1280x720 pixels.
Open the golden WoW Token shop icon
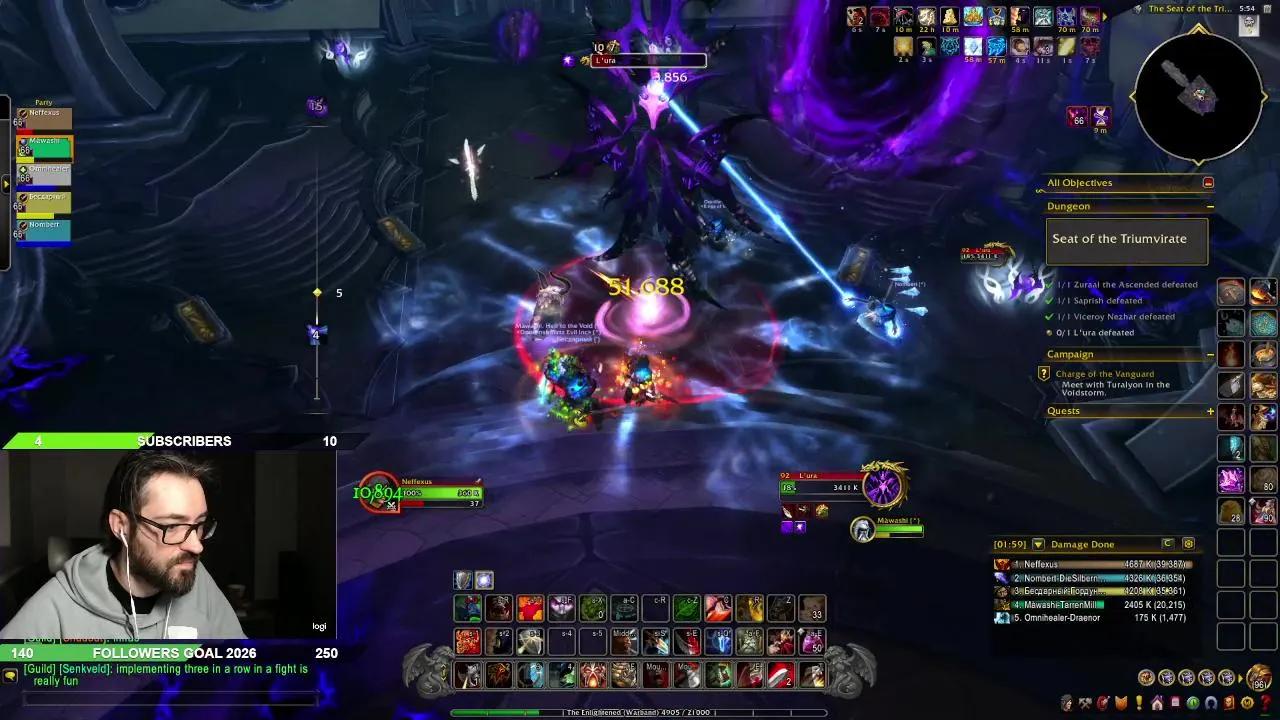point(1247,703)
